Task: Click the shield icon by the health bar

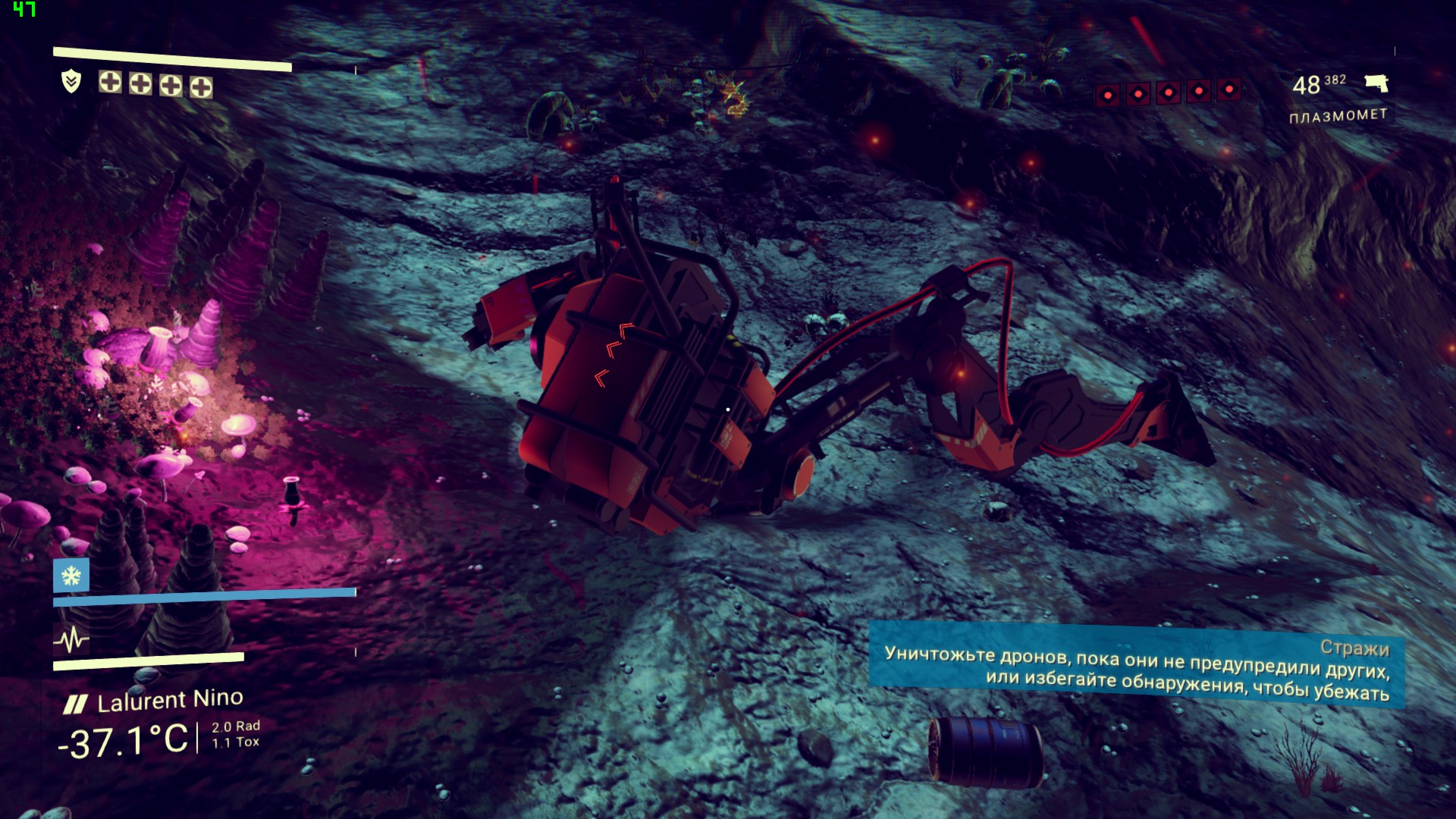Action: click(x=71, y=80)
